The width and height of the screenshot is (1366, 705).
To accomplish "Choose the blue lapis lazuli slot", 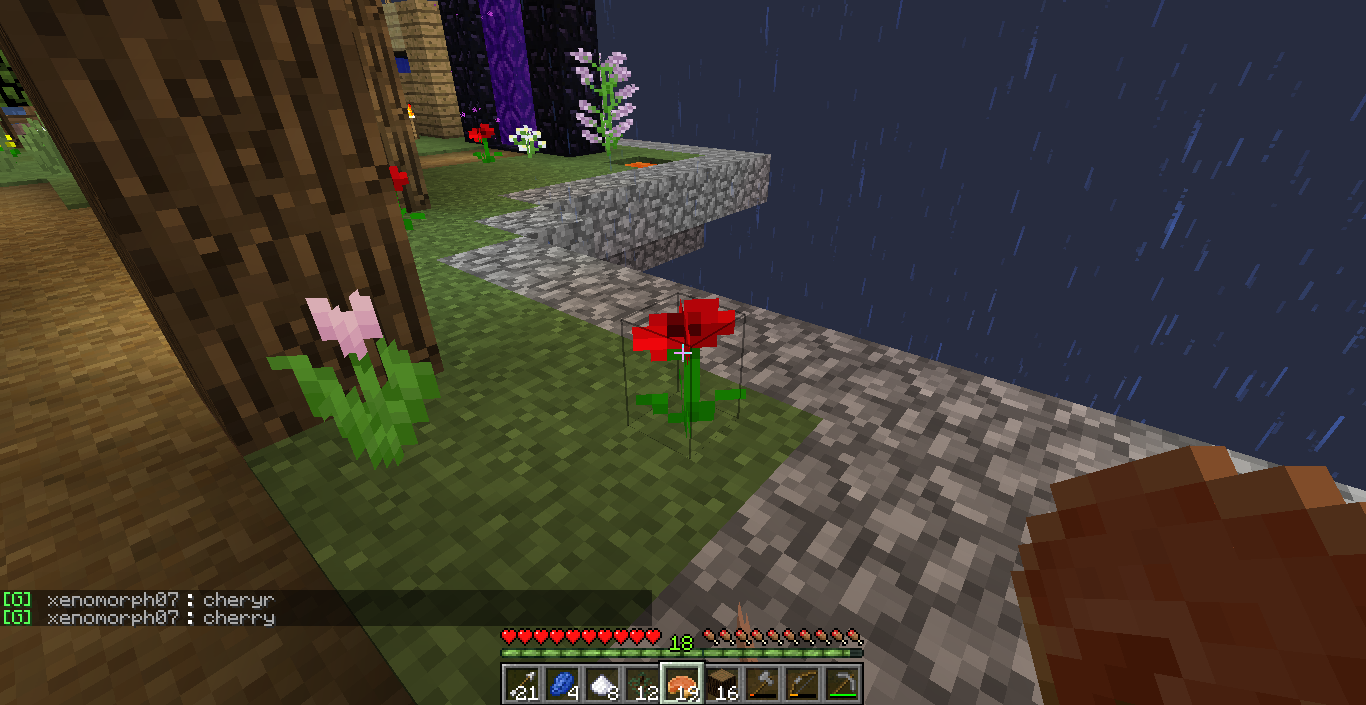I will (x=562, y=684).
